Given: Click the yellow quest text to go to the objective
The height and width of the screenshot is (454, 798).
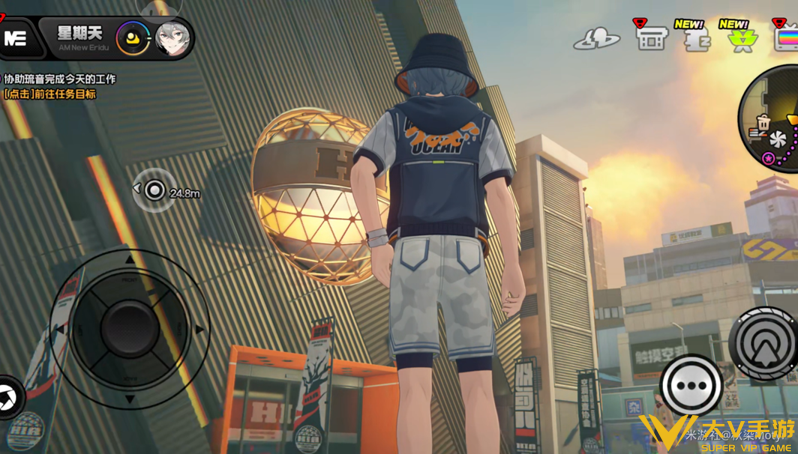Looking at the screenshot, I should click(50, 94).
